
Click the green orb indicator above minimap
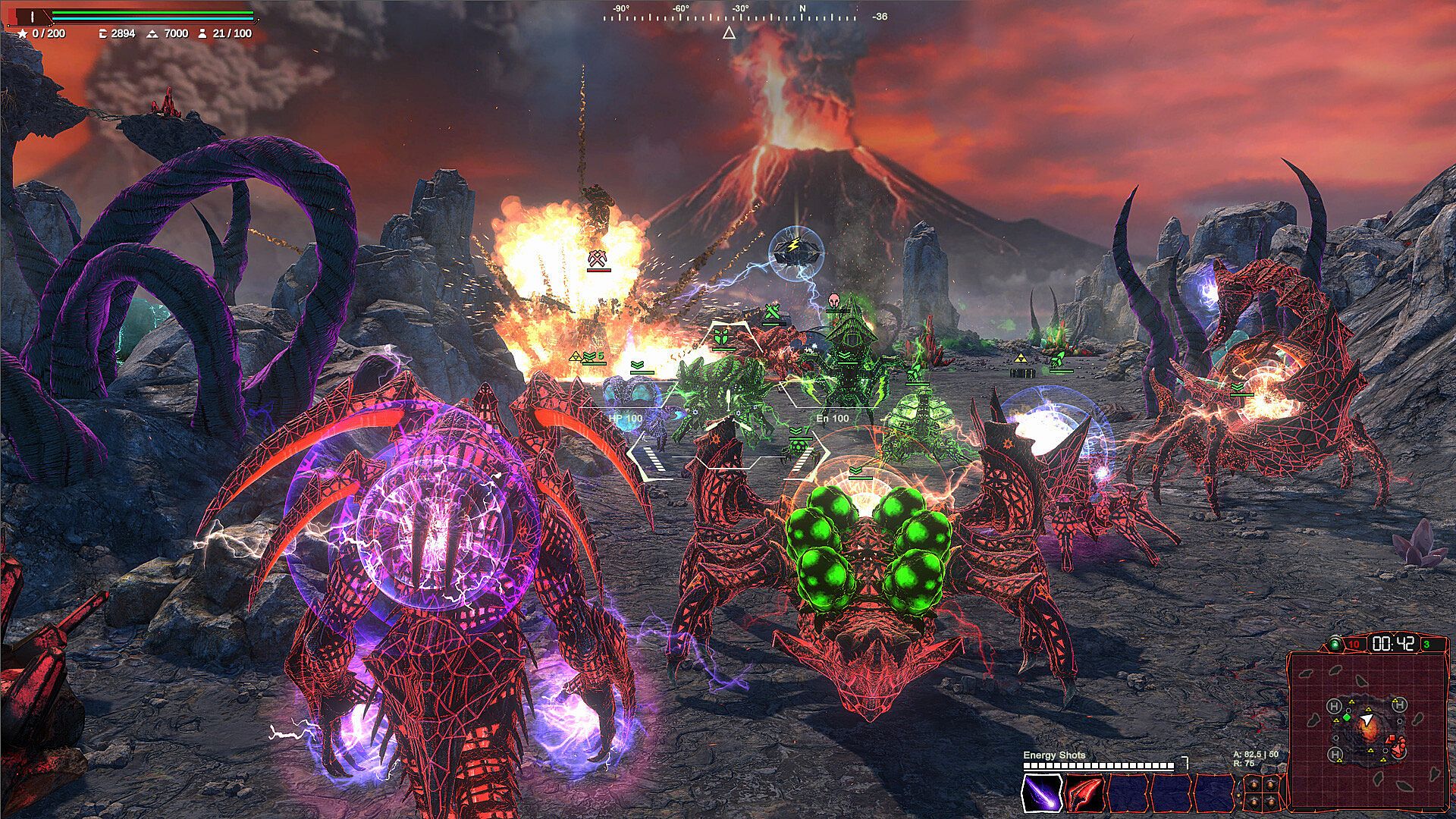click(x=1335, y=645)
